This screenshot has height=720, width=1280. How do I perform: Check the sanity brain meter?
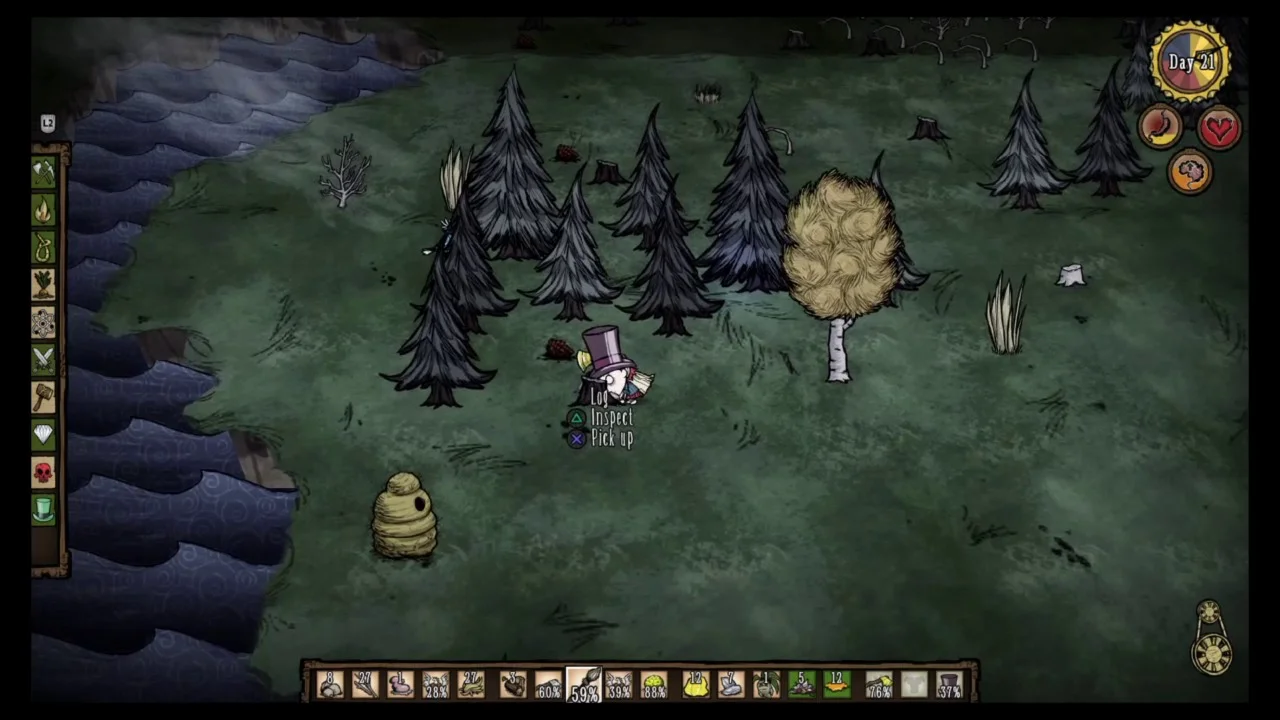coord(1190,170)
